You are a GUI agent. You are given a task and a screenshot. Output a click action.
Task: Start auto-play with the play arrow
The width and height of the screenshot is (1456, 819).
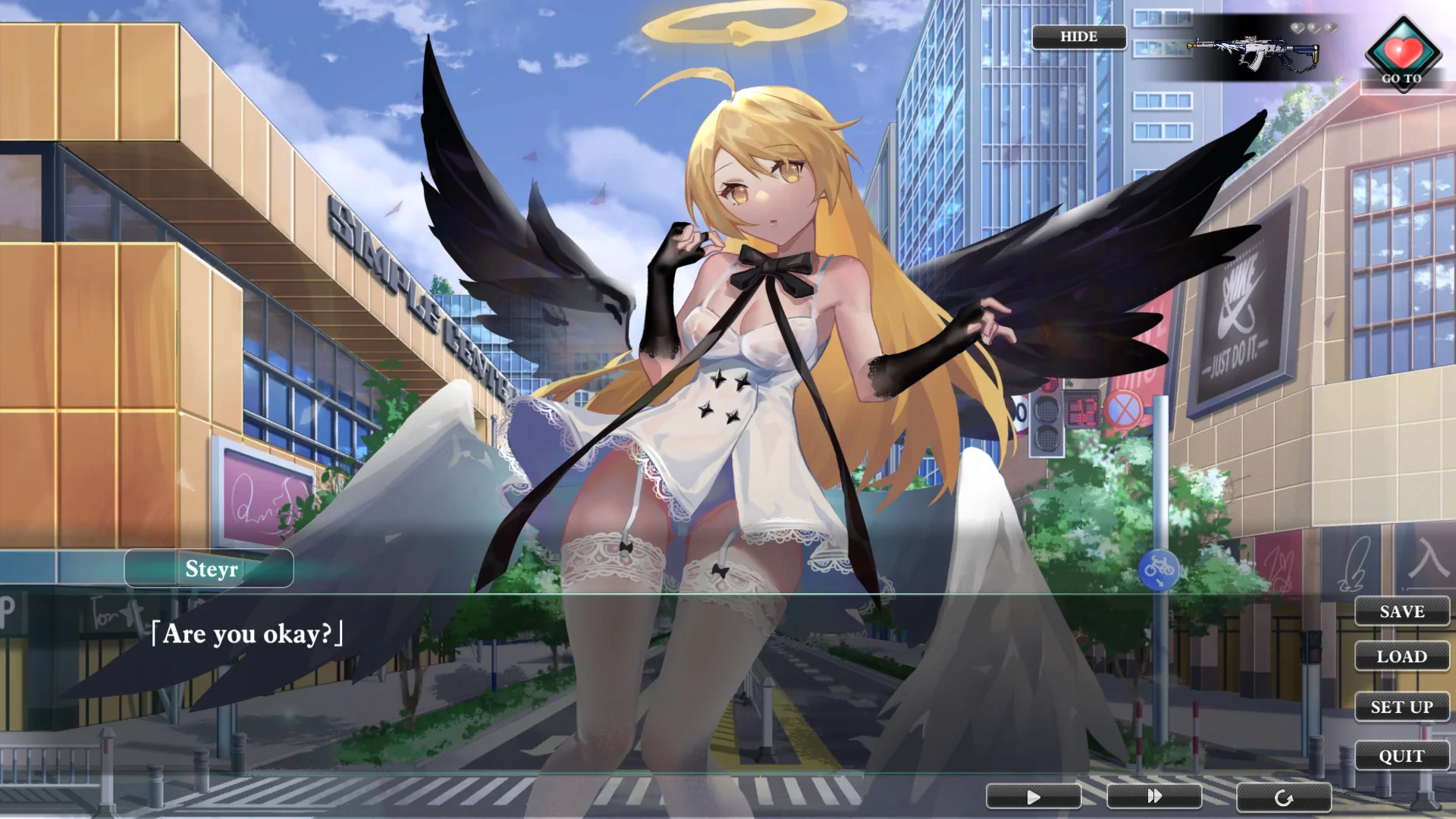[x=1033, y=797]
